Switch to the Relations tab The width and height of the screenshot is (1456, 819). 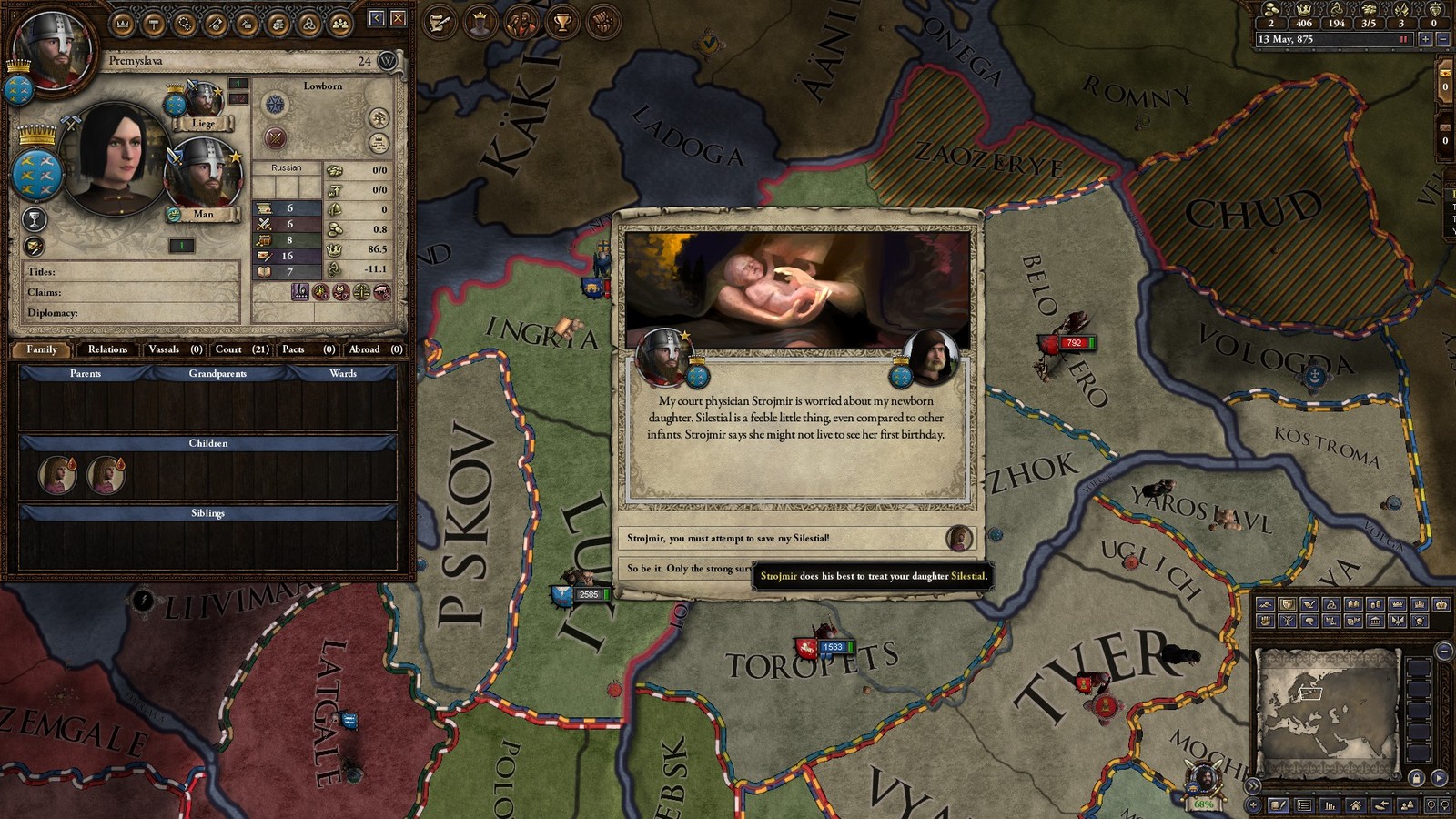107,349
